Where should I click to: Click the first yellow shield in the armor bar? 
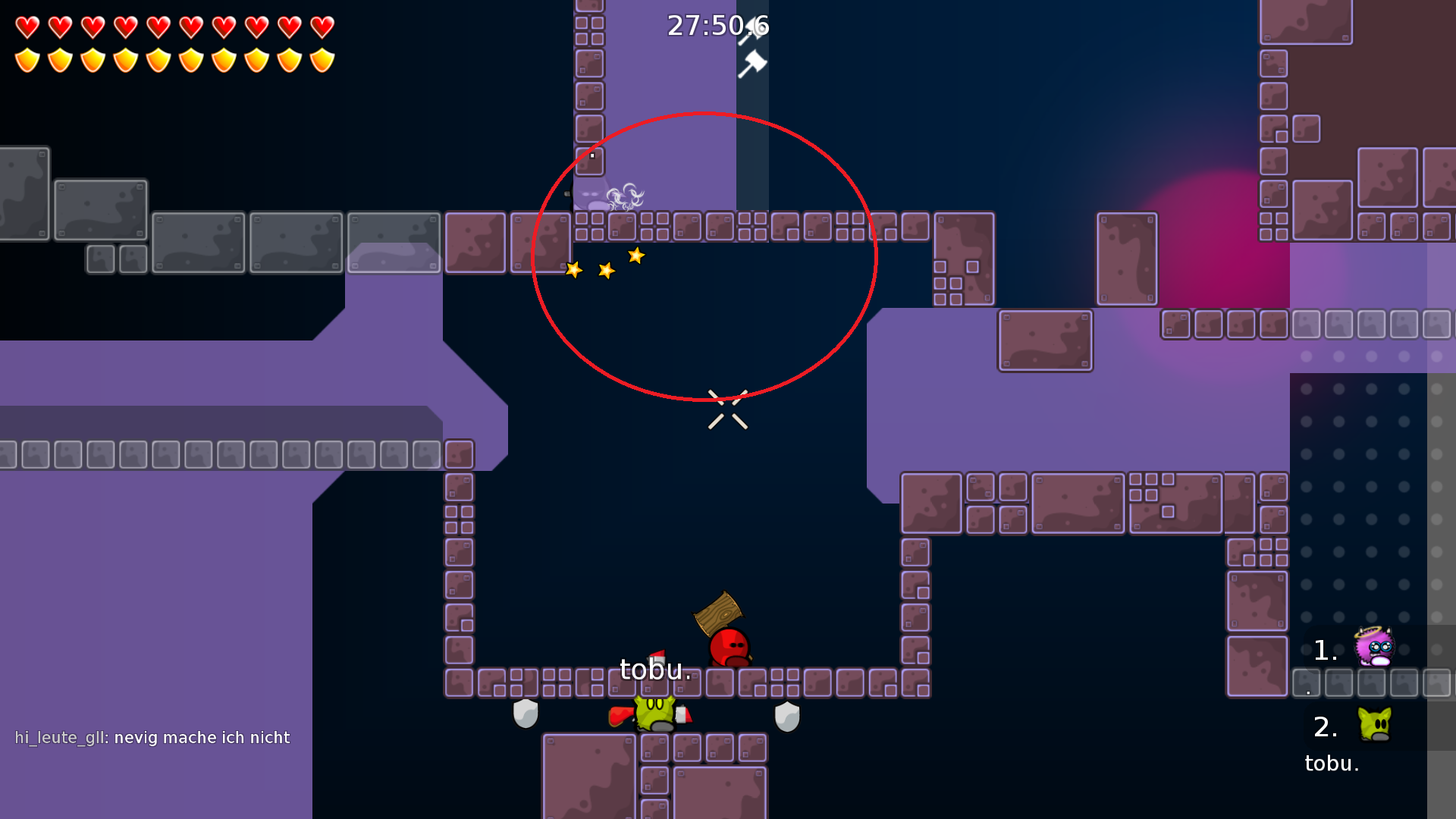27,59
